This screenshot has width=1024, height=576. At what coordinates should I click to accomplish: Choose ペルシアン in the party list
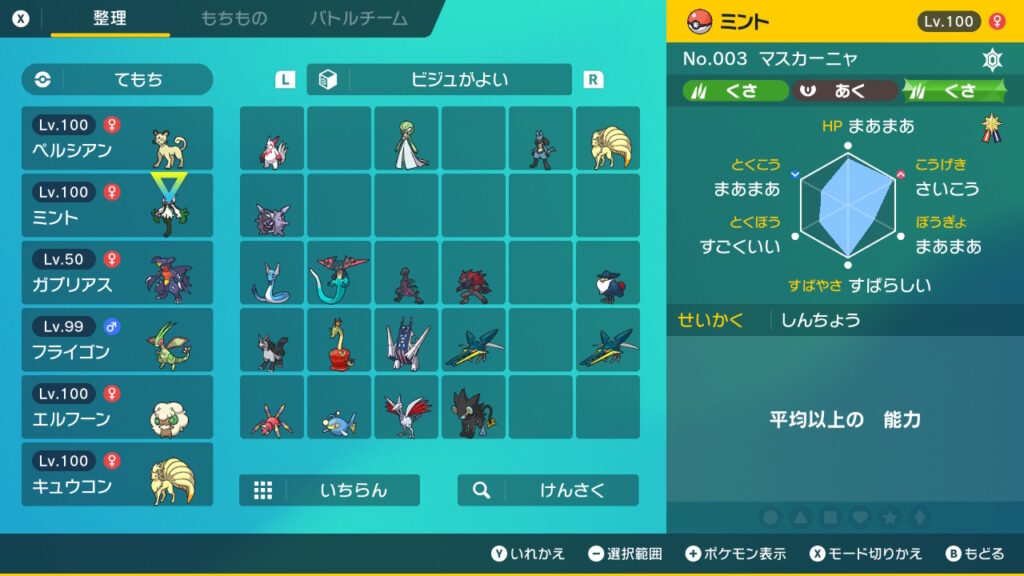pyautogui.click(x=117, y=138)
